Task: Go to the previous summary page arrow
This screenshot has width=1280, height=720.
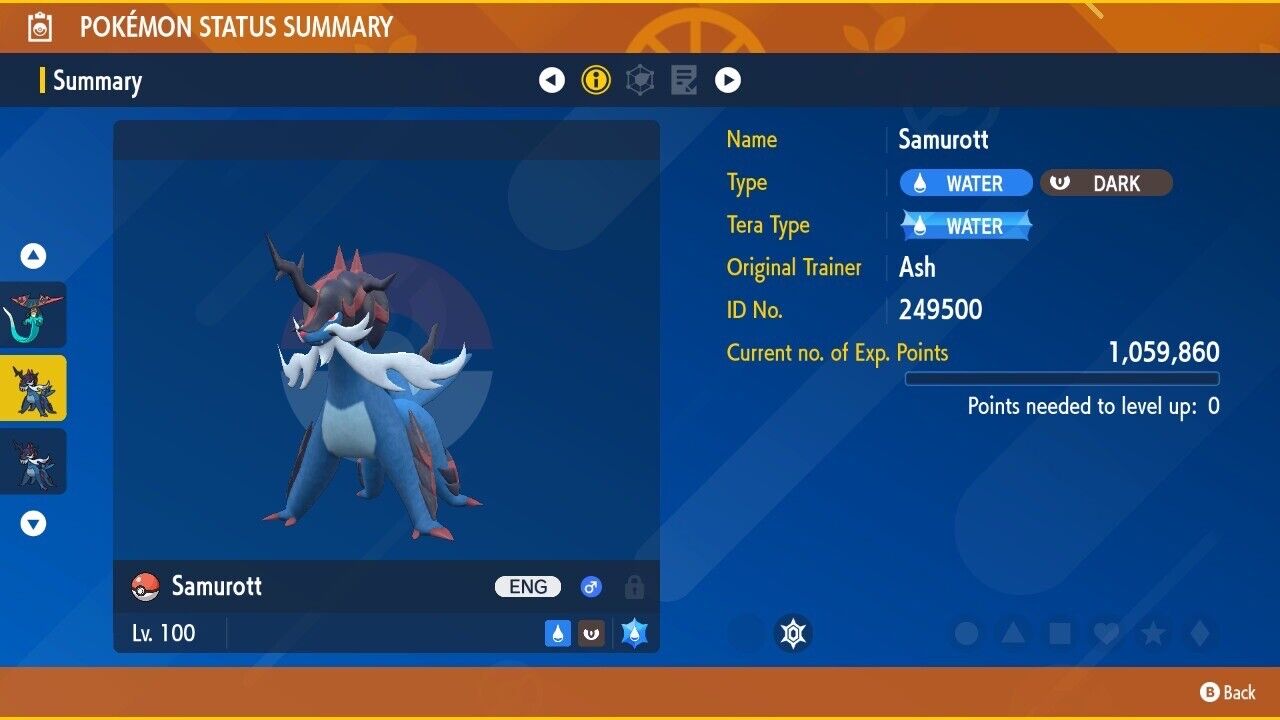Action: pyautogui.click(x=552, y=80)
